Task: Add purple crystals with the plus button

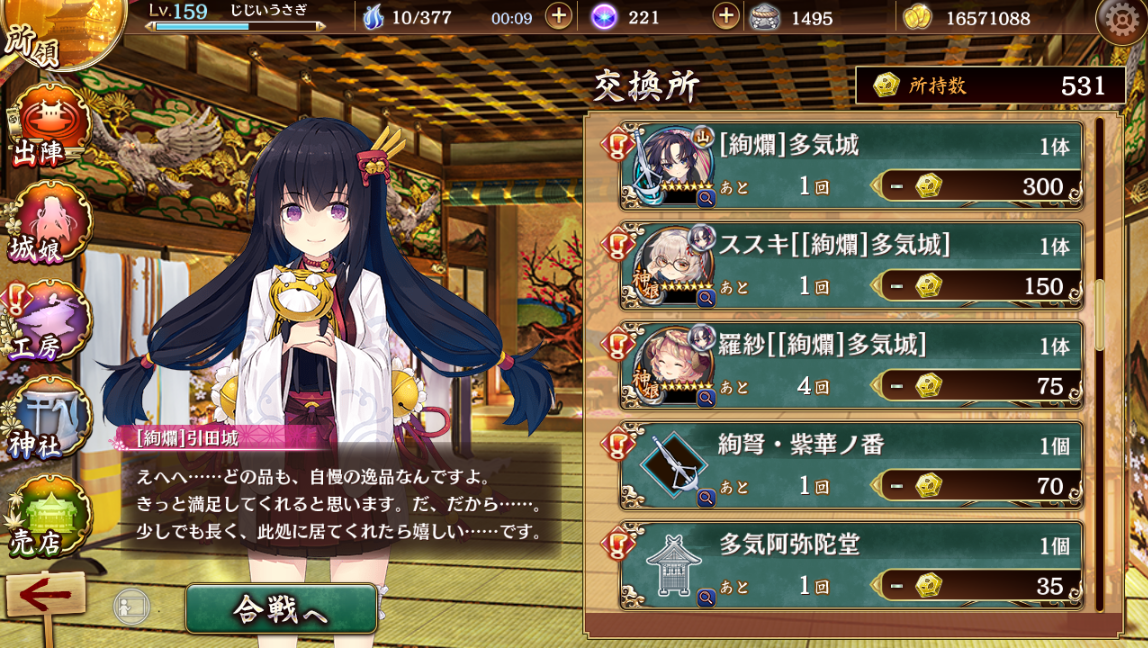Action: [x=726, y=17]
